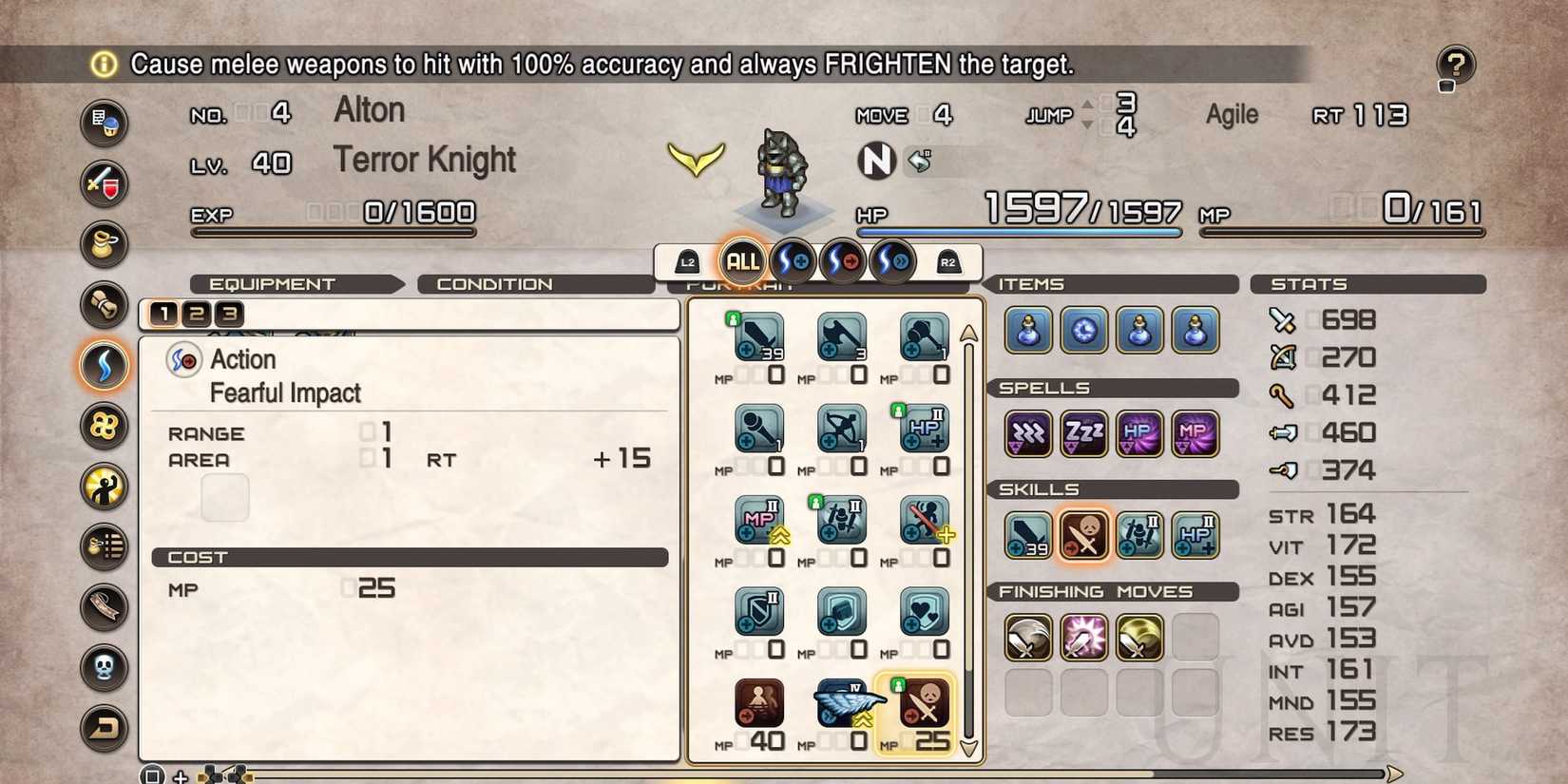Click the first finishing move icon

1026,638
